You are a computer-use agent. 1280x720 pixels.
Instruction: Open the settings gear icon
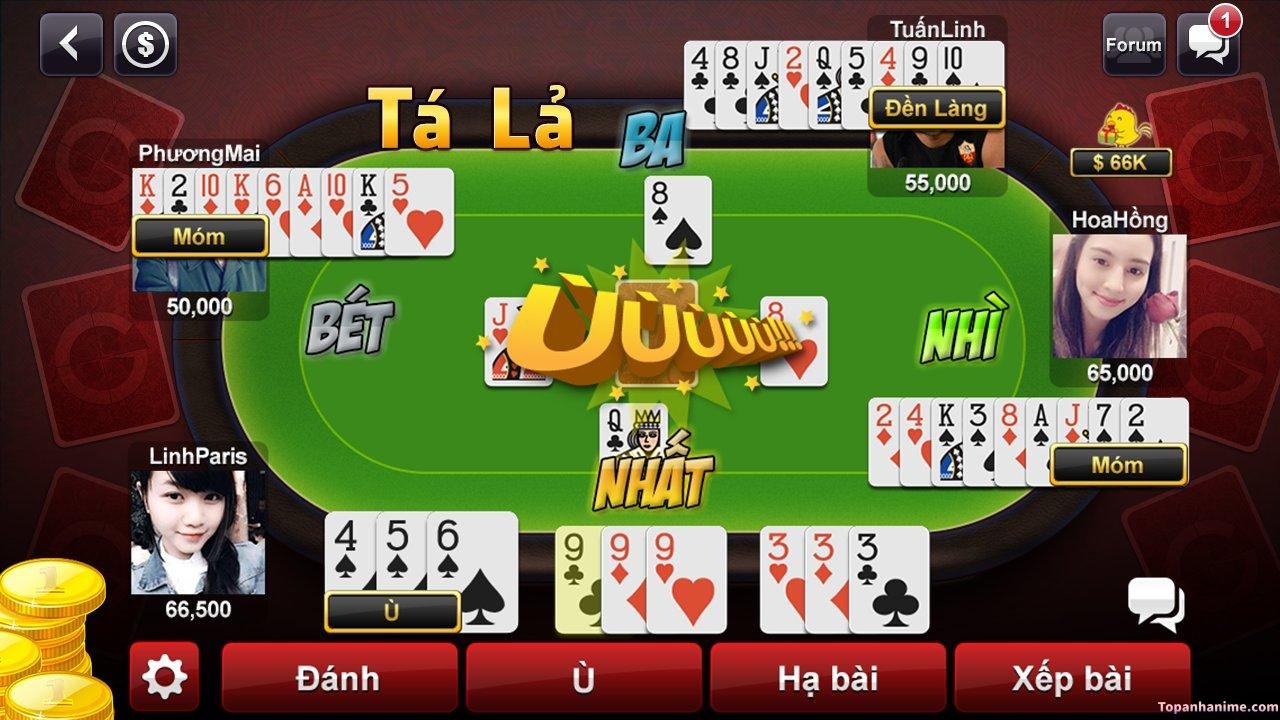tap(165, 678)
